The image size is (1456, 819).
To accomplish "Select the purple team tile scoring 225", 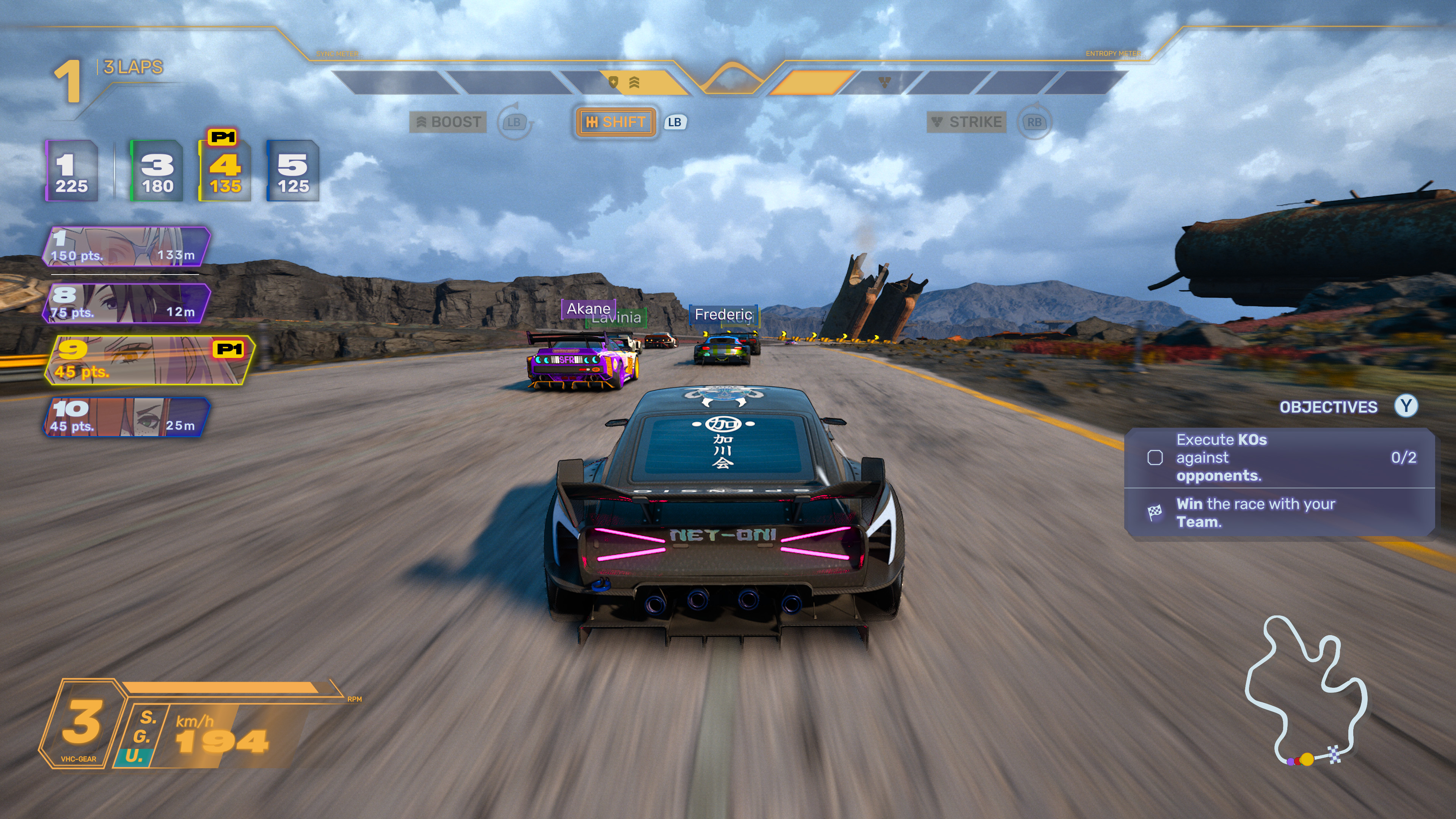I will [72, 171].
